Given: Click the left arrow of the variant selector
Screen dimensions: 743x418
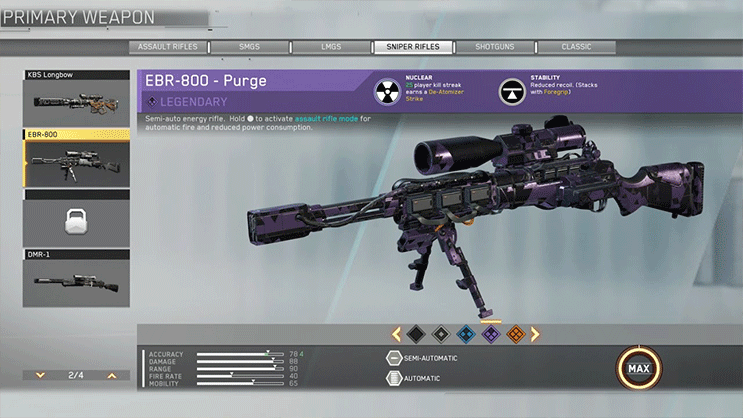Looking at the screenshot, I should click(396, 334).
